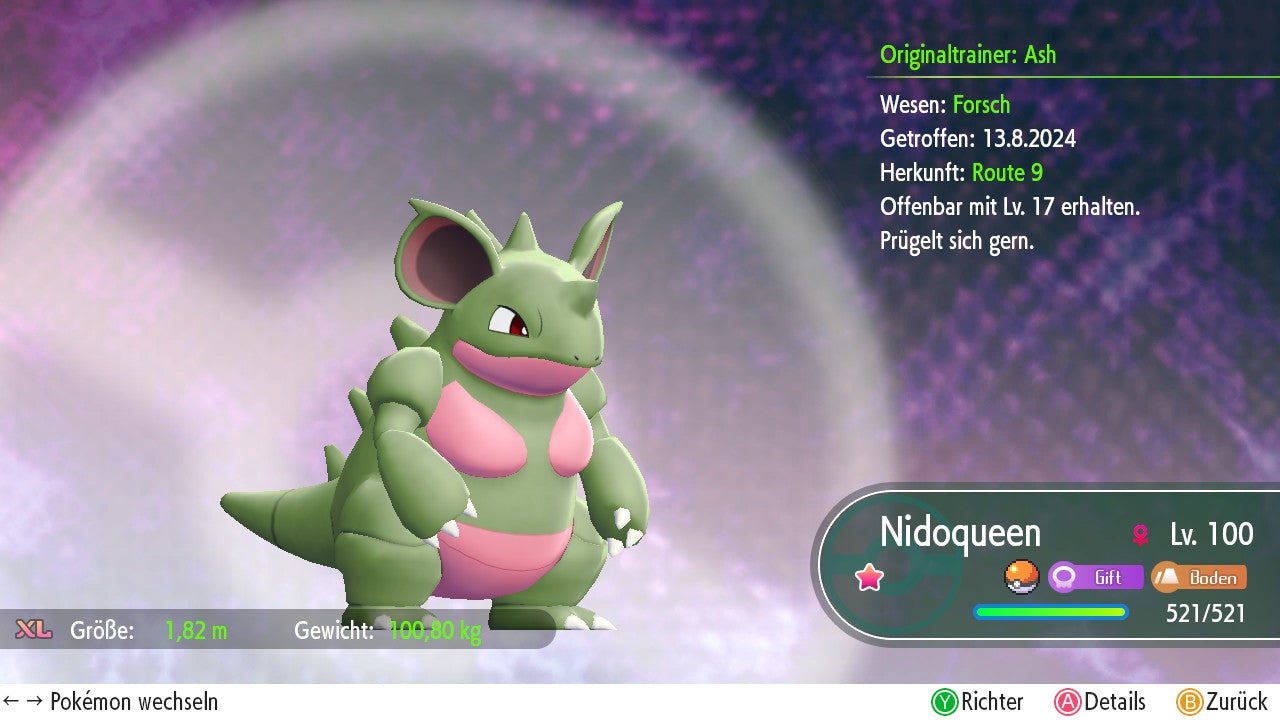
Task: Open the Details view for Nidoqueen
Action: tap(1100, 702)
